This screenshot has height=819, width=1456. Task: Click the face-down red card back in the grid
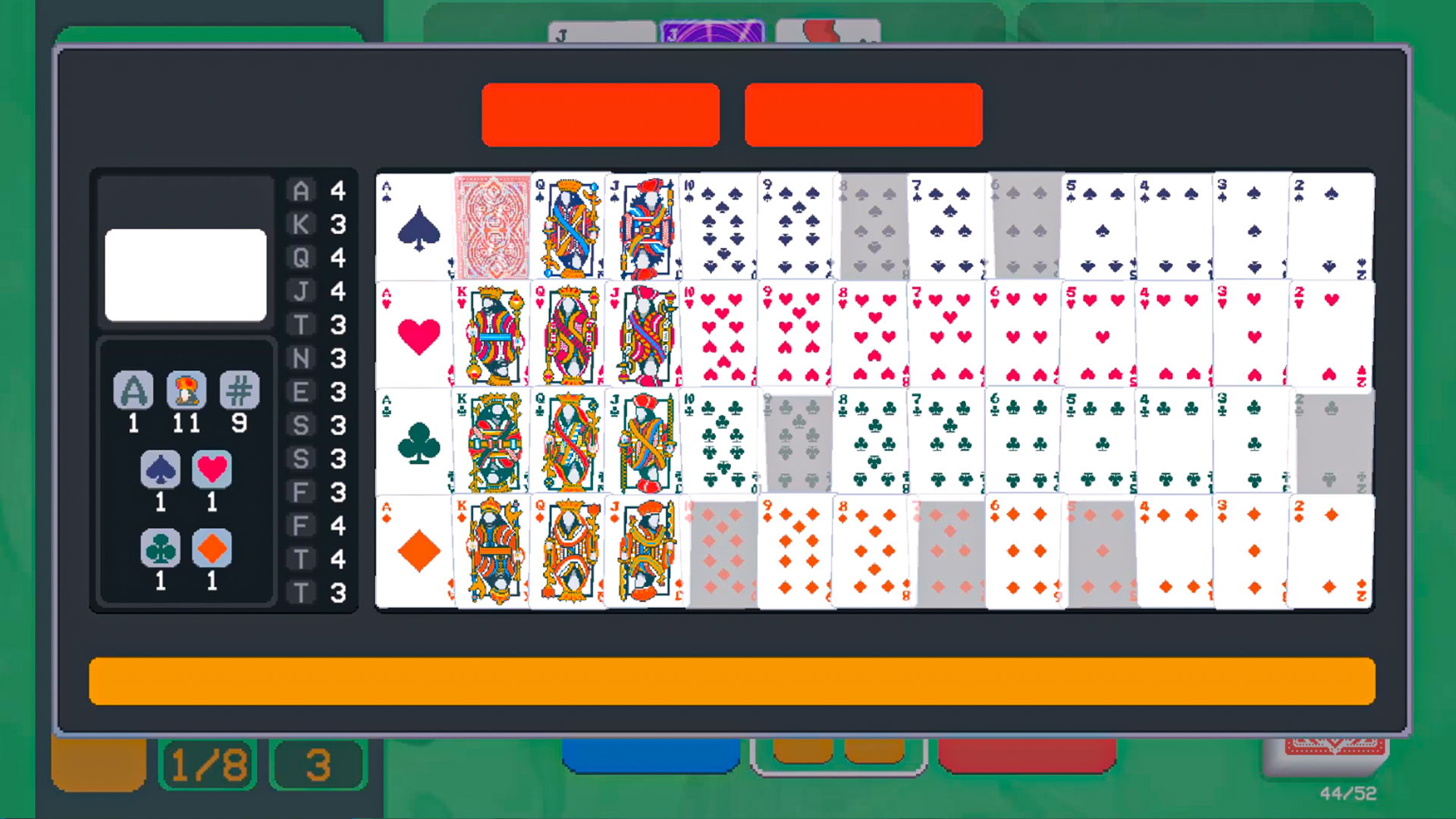[491, 225]
